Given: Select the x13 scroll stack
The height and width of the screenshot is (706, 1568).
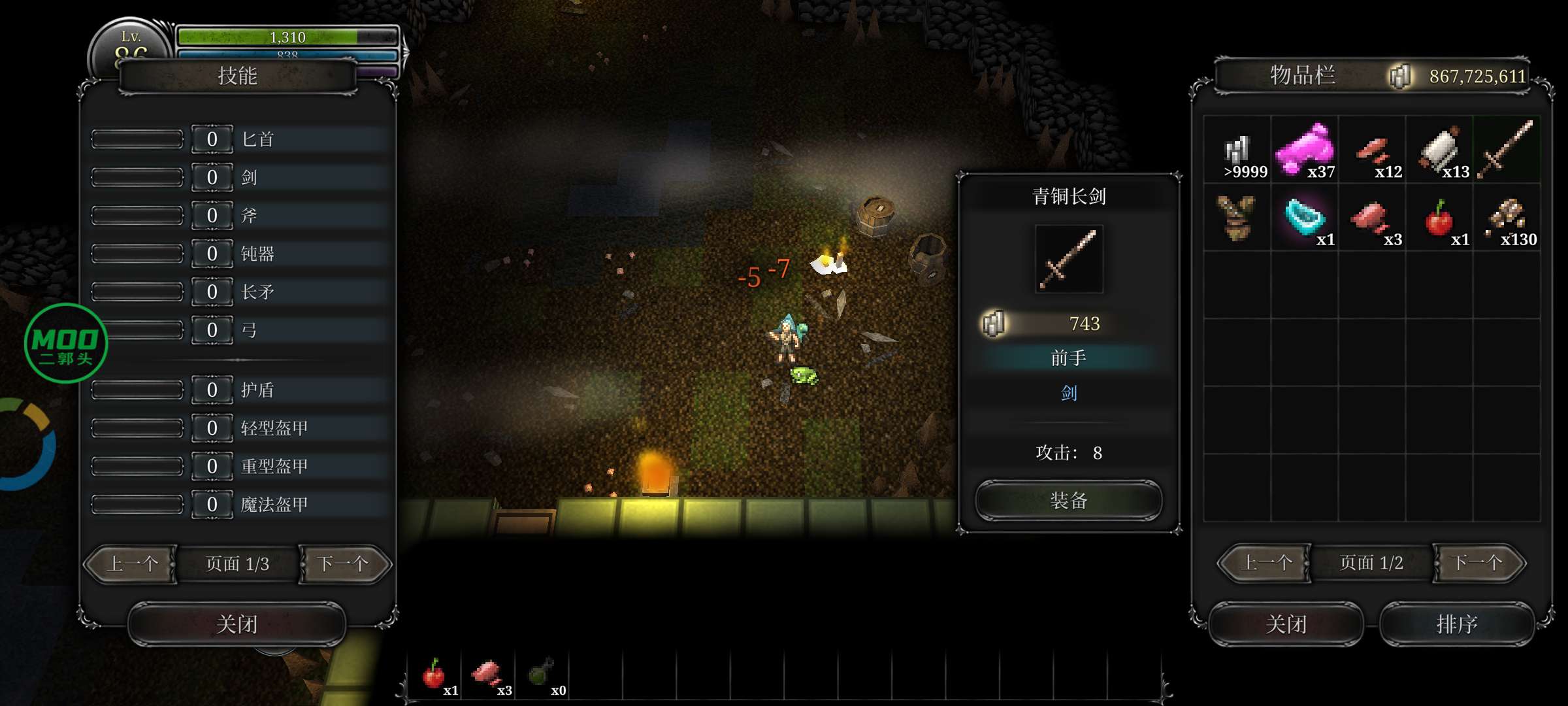Looking at the screenshot, I should [x=1439, y=150].
